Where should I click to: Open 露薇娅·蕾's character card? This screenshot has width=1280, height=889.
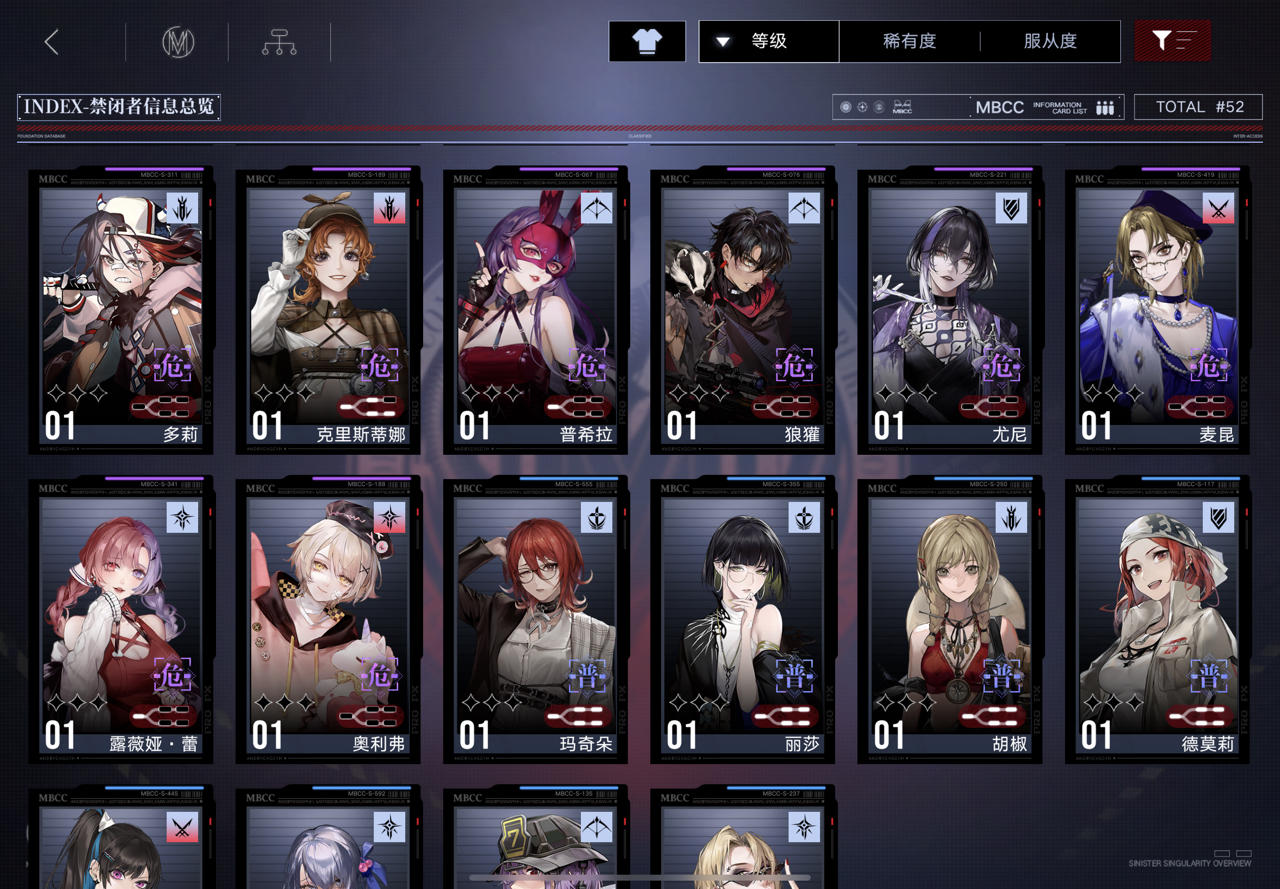(x=120, y=620)
